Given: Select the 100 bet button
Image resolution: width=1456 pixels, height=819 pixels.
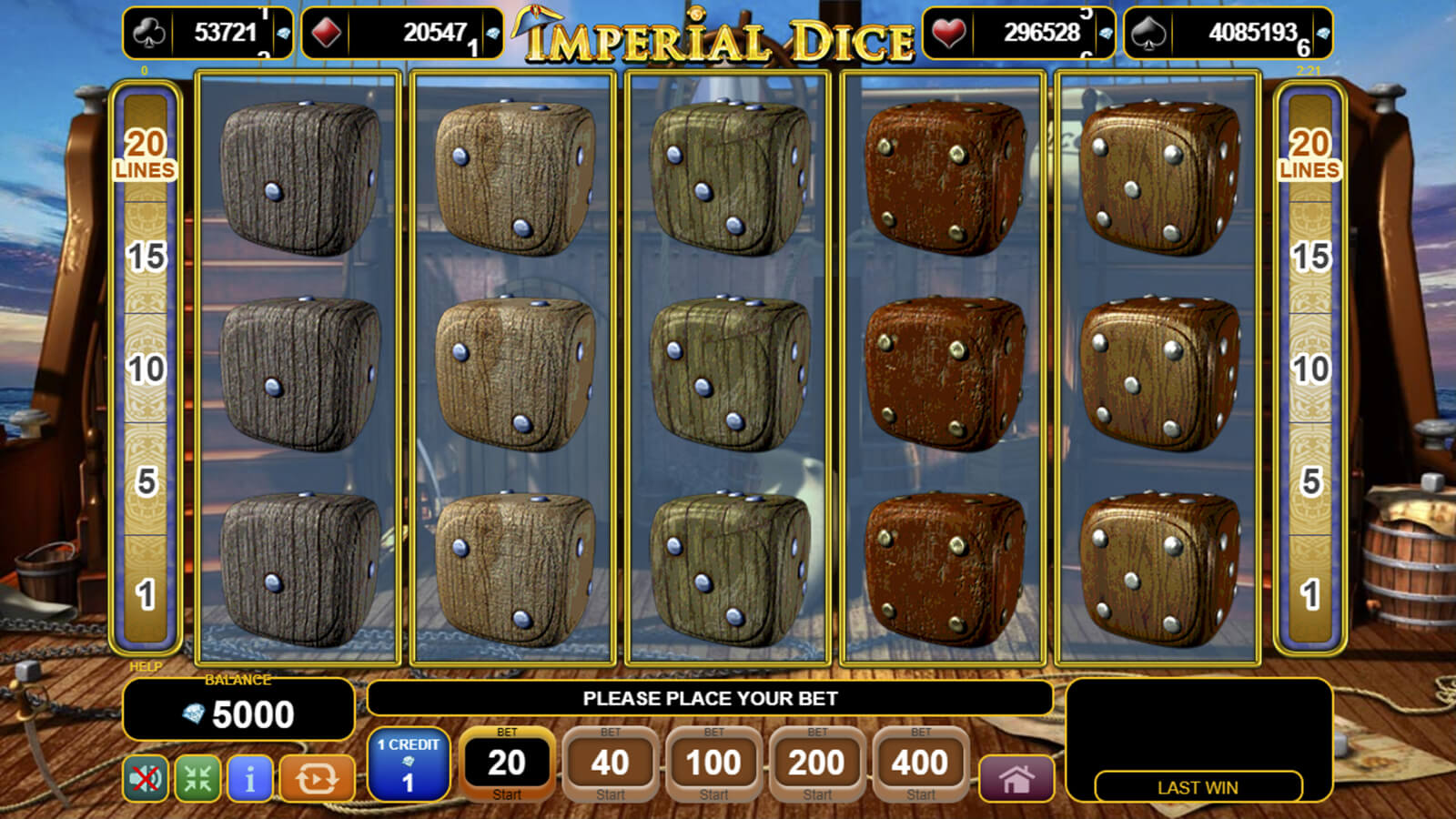Looking at the screenshot, I should [713, 764].
